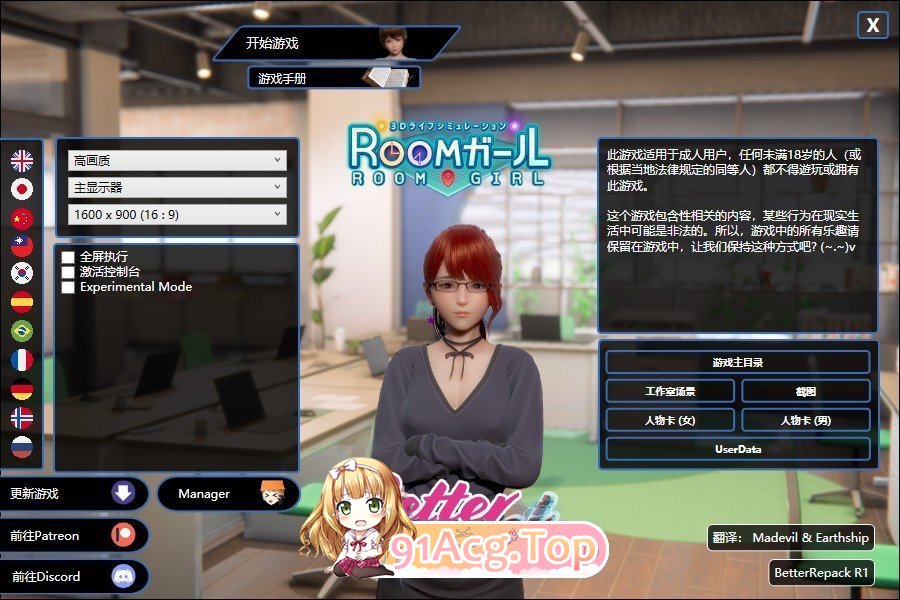900x600 pixels.
Task: Switch language using the Chinese flag
Action: (x=22, y=218)
